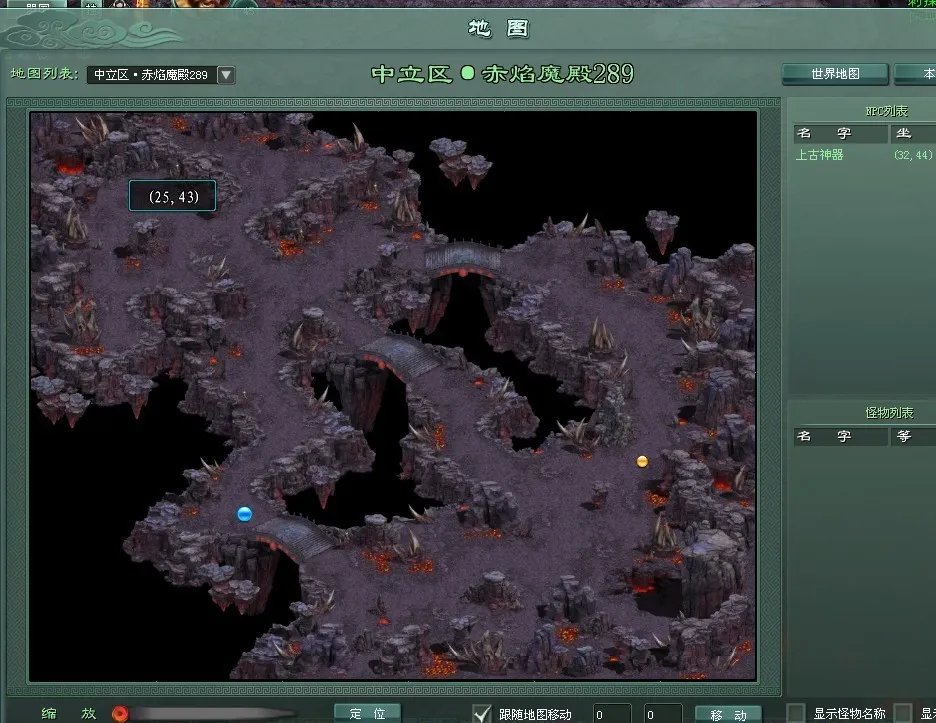Click the orange marker on the map

coord(642,461)
